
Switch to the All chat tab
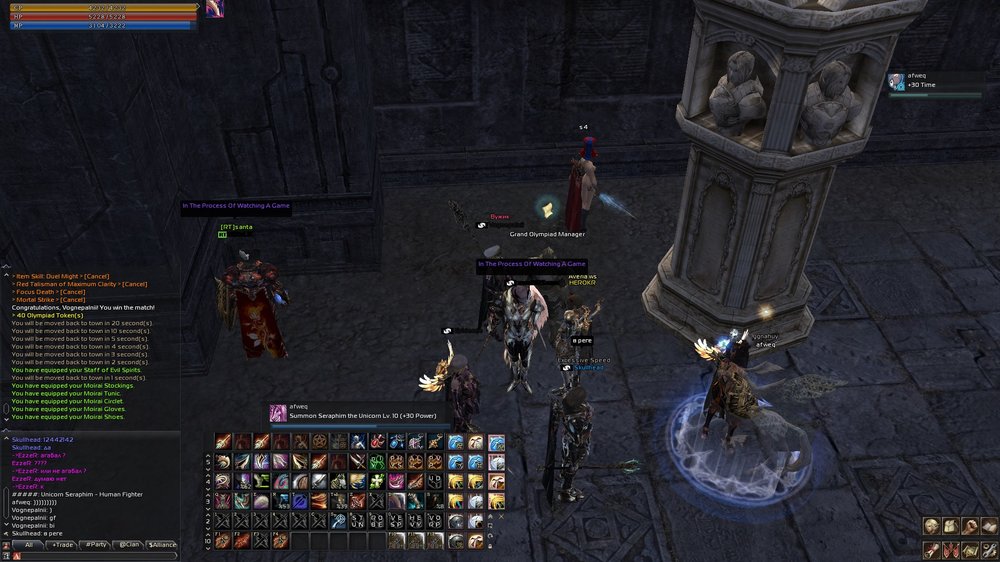tap(28, 545)
